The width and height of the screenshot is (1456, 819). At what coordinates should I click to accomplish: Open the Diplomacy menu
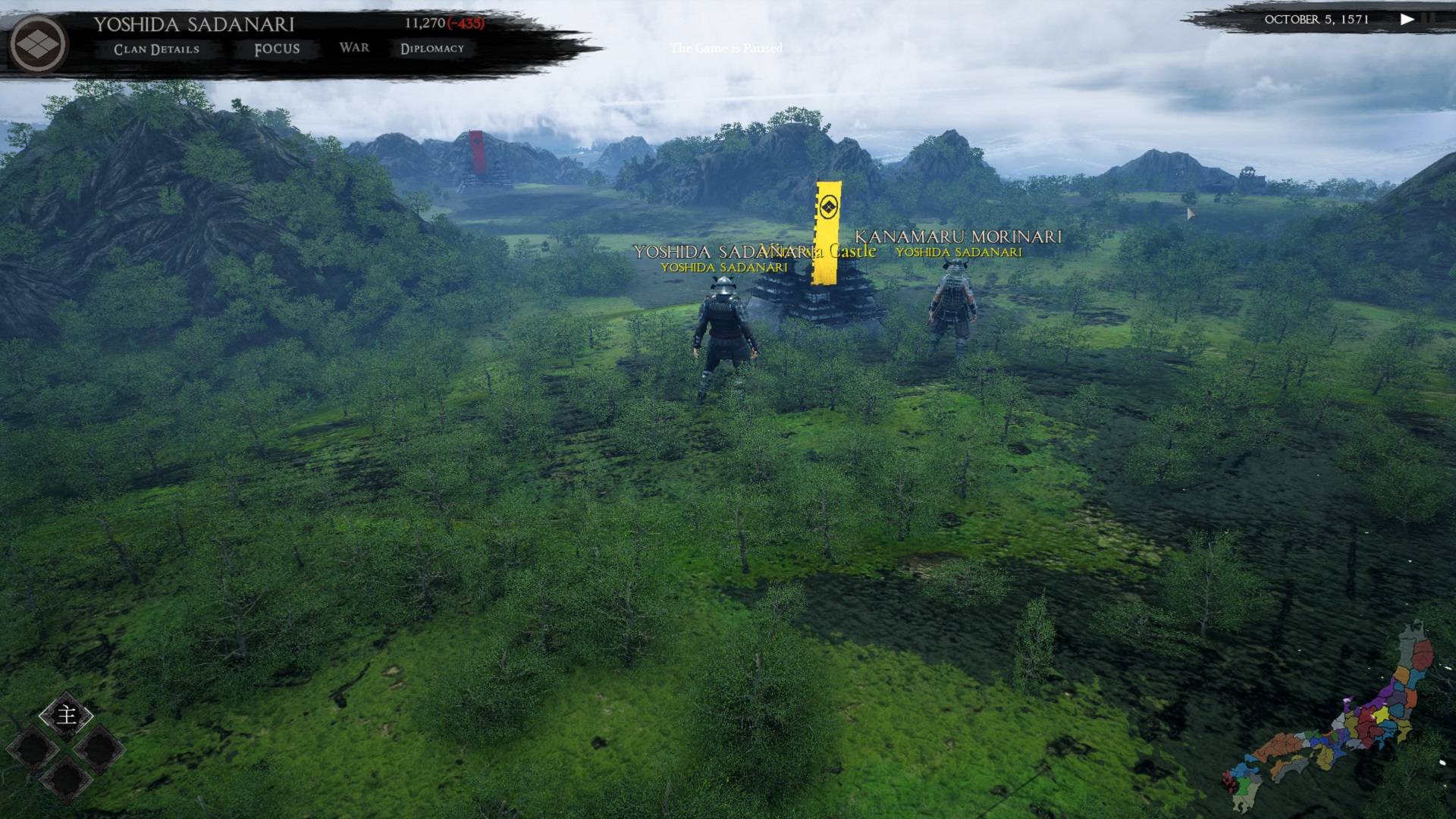(432, 49)
